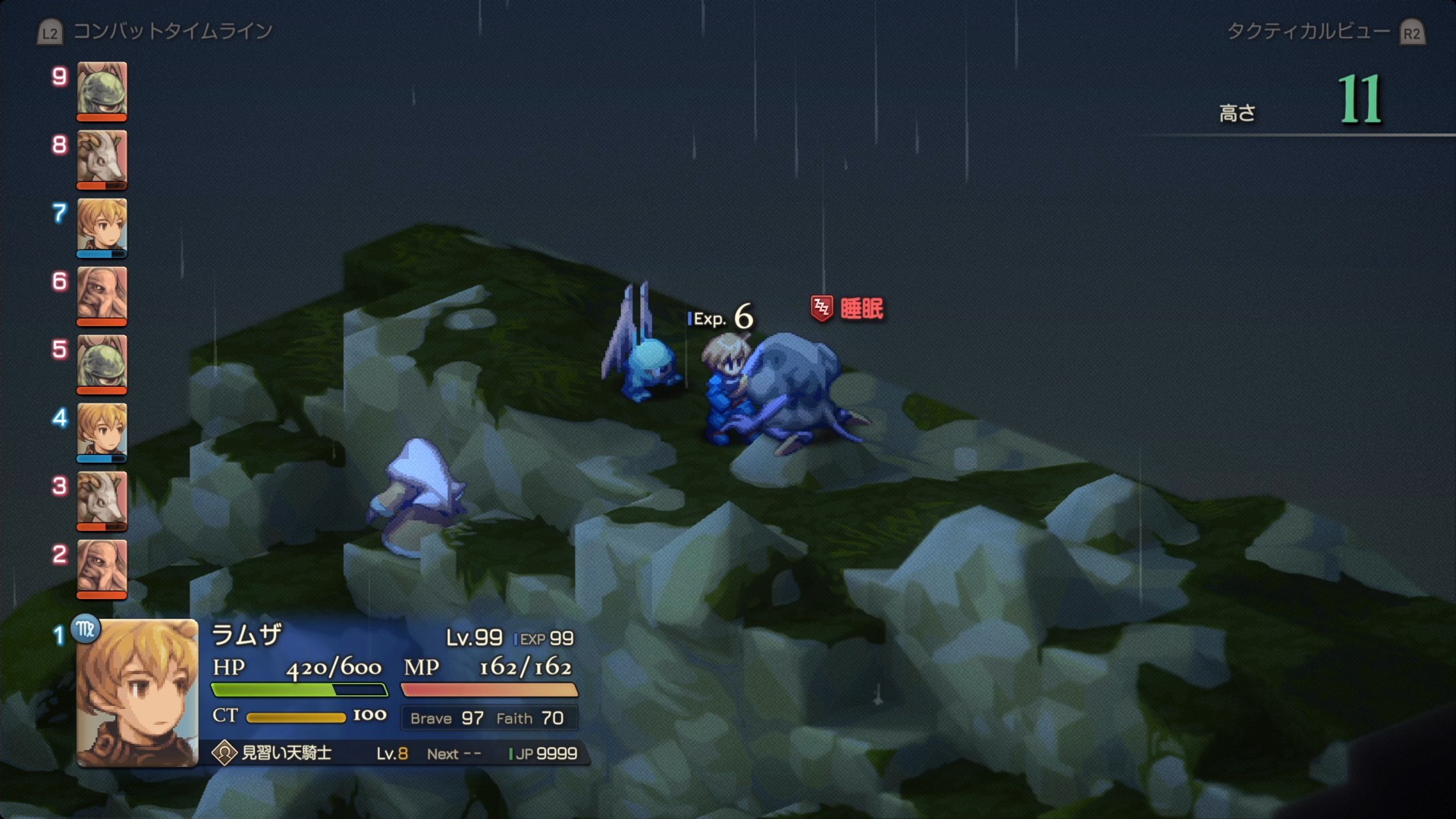Viewport: 1456px width, 819px height.
Task: Choose the turn 4 blond unit portrait
Action: click(102, 431)
